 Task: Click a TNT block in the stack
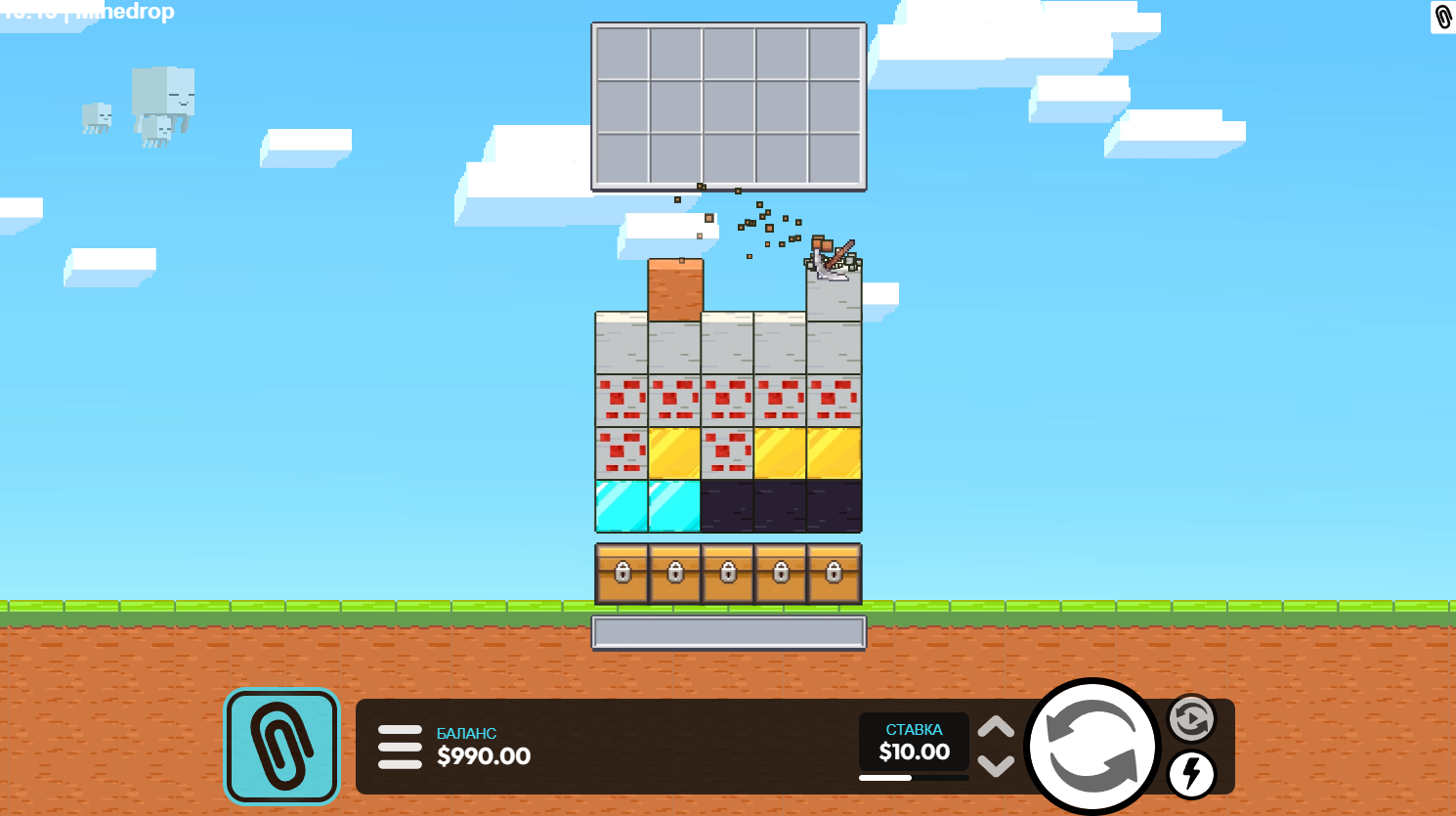(x=674, y=399)
